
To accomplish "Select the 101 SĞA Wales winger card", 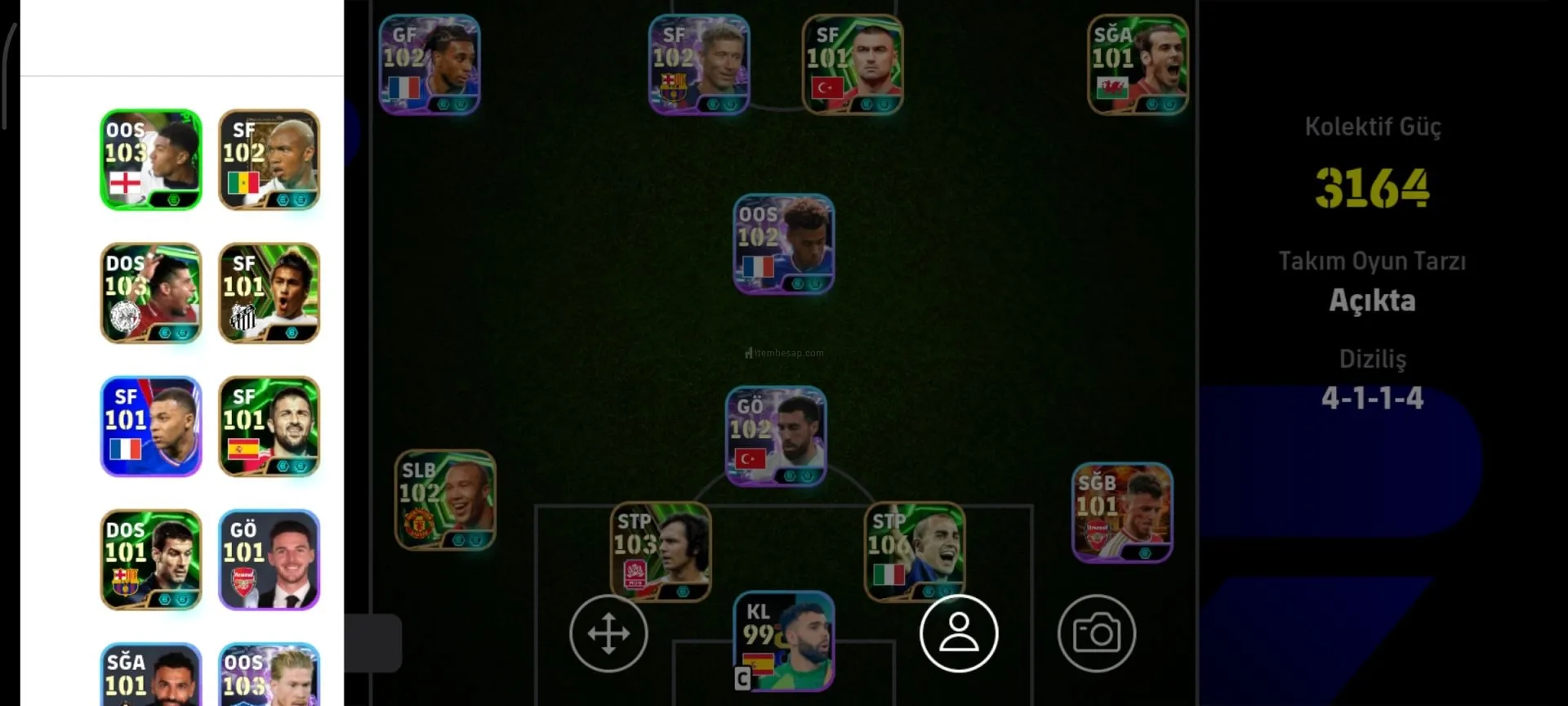I will coord(1138,64).
